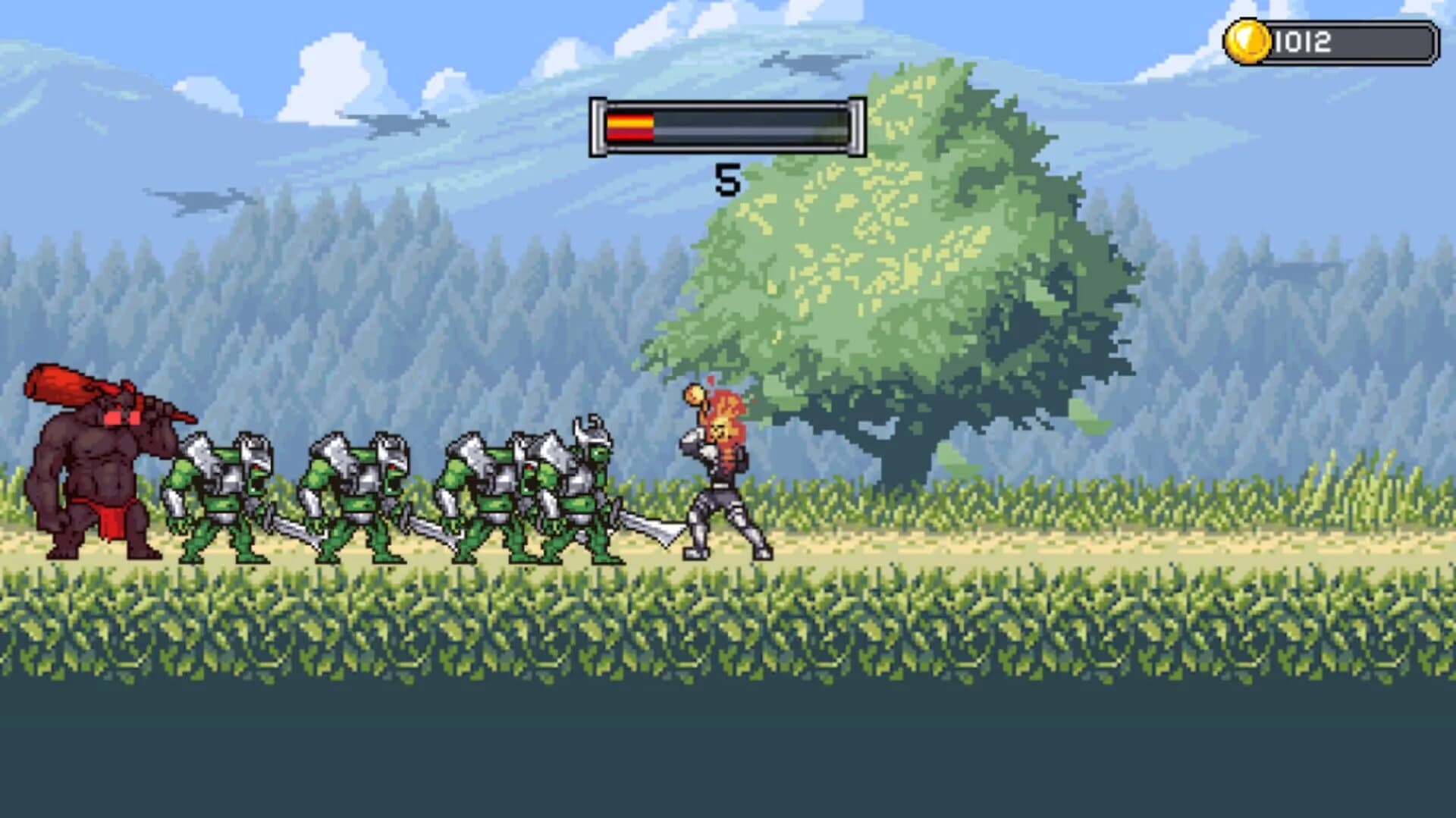Viewport: 1456px width, 818px height.
Task: Click the red segment of the health bar
Action: click(628, 127)
